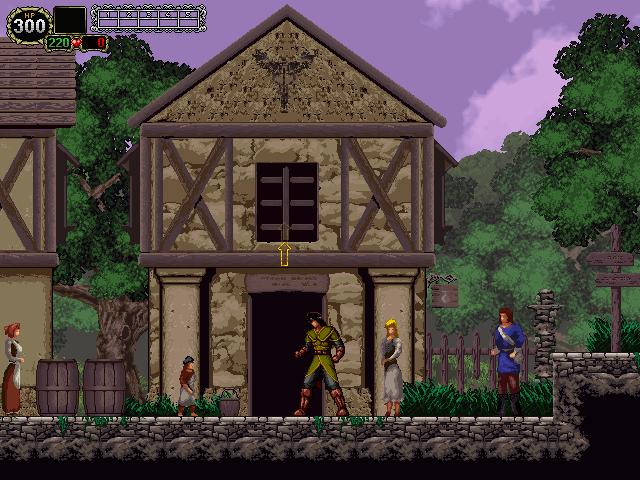This screenshot has height=480, width=640.
Task: Select the slot numbered 1
Action: click(x=108, y=18)
